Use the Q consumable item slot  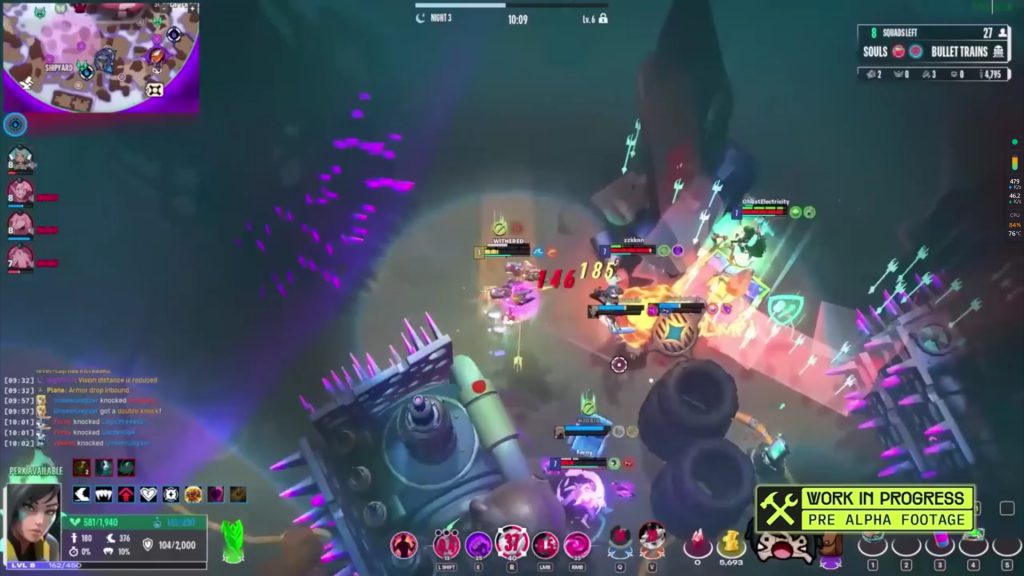click(x=620, y=538)
